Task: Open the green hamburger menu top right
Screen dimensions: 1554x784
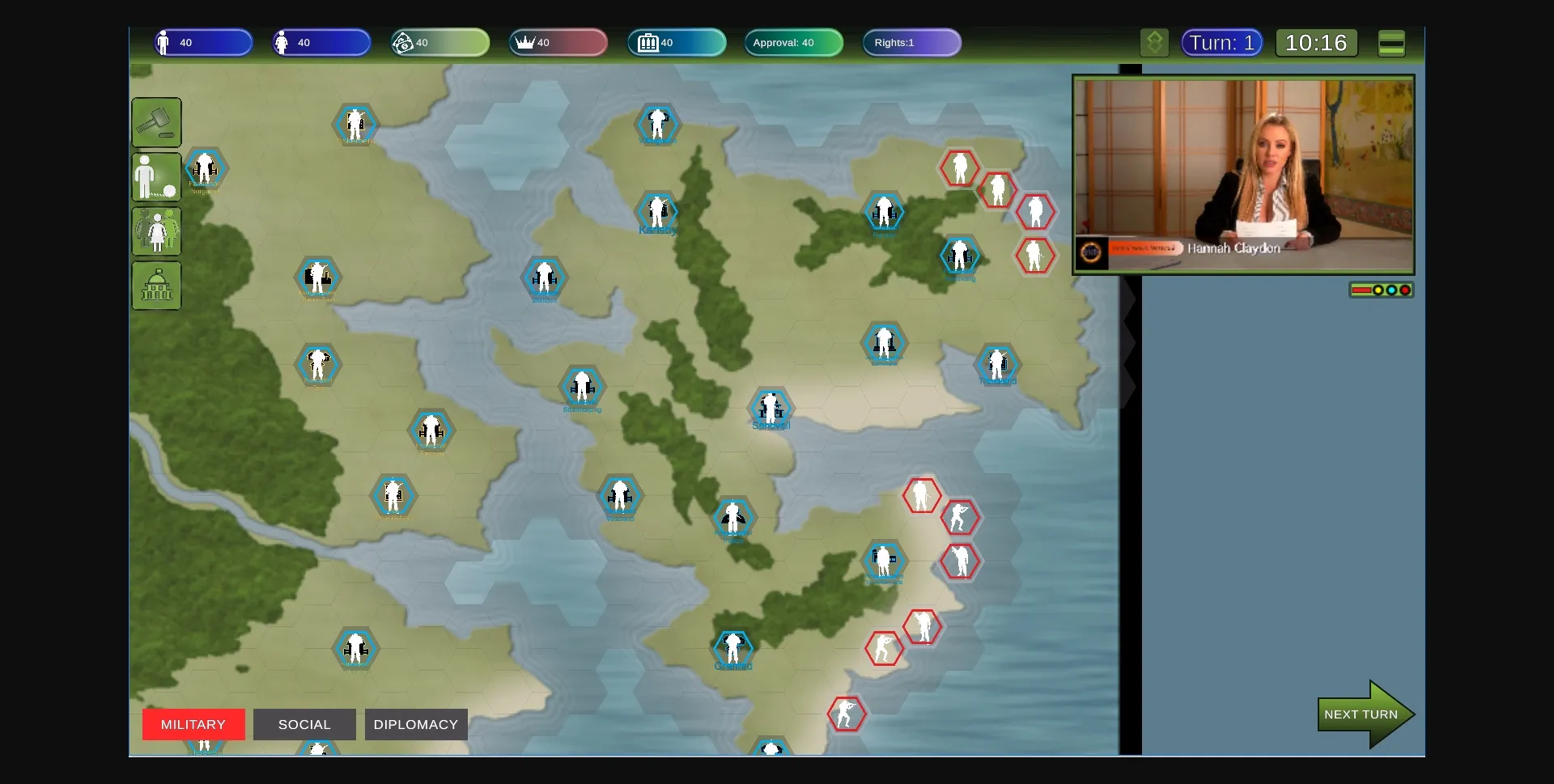Action: coord(1391,43)
